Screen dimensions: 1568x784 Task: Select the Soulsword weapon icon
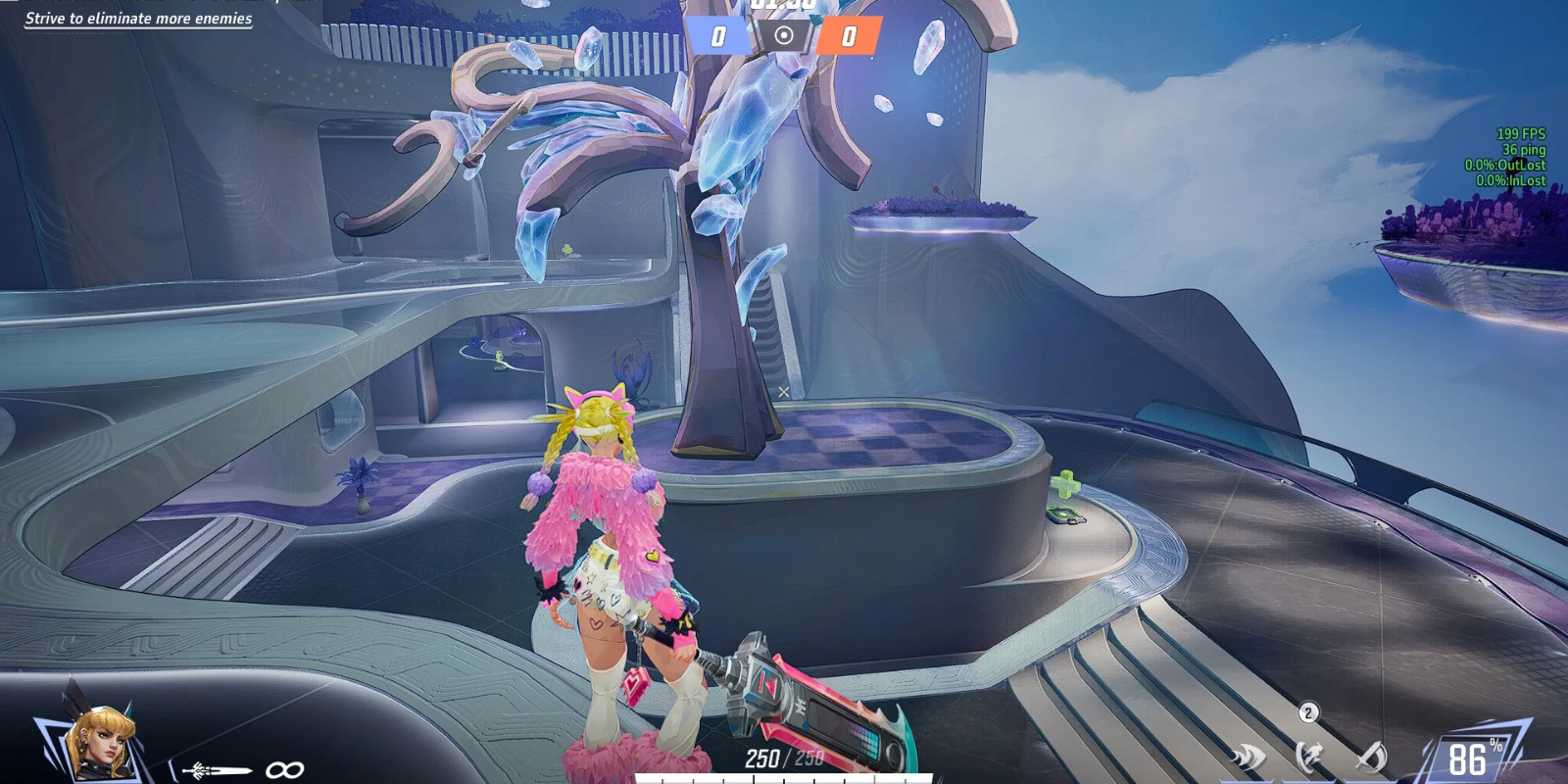tap(216, 770)
